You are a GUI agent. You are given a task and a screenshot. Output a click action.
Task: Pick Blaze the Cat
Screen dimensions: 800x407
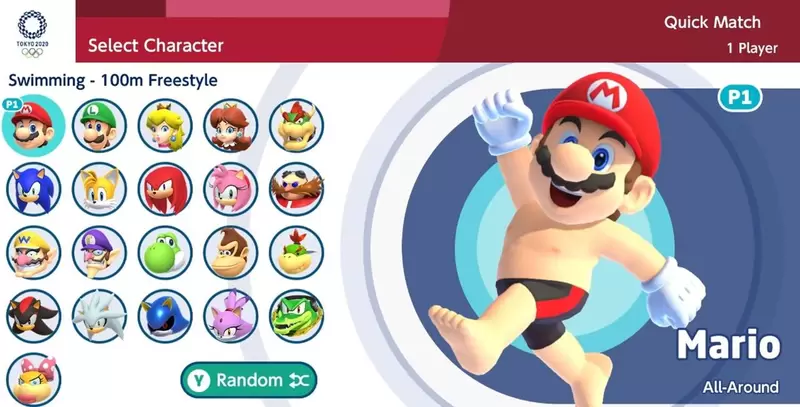(230, 317)
